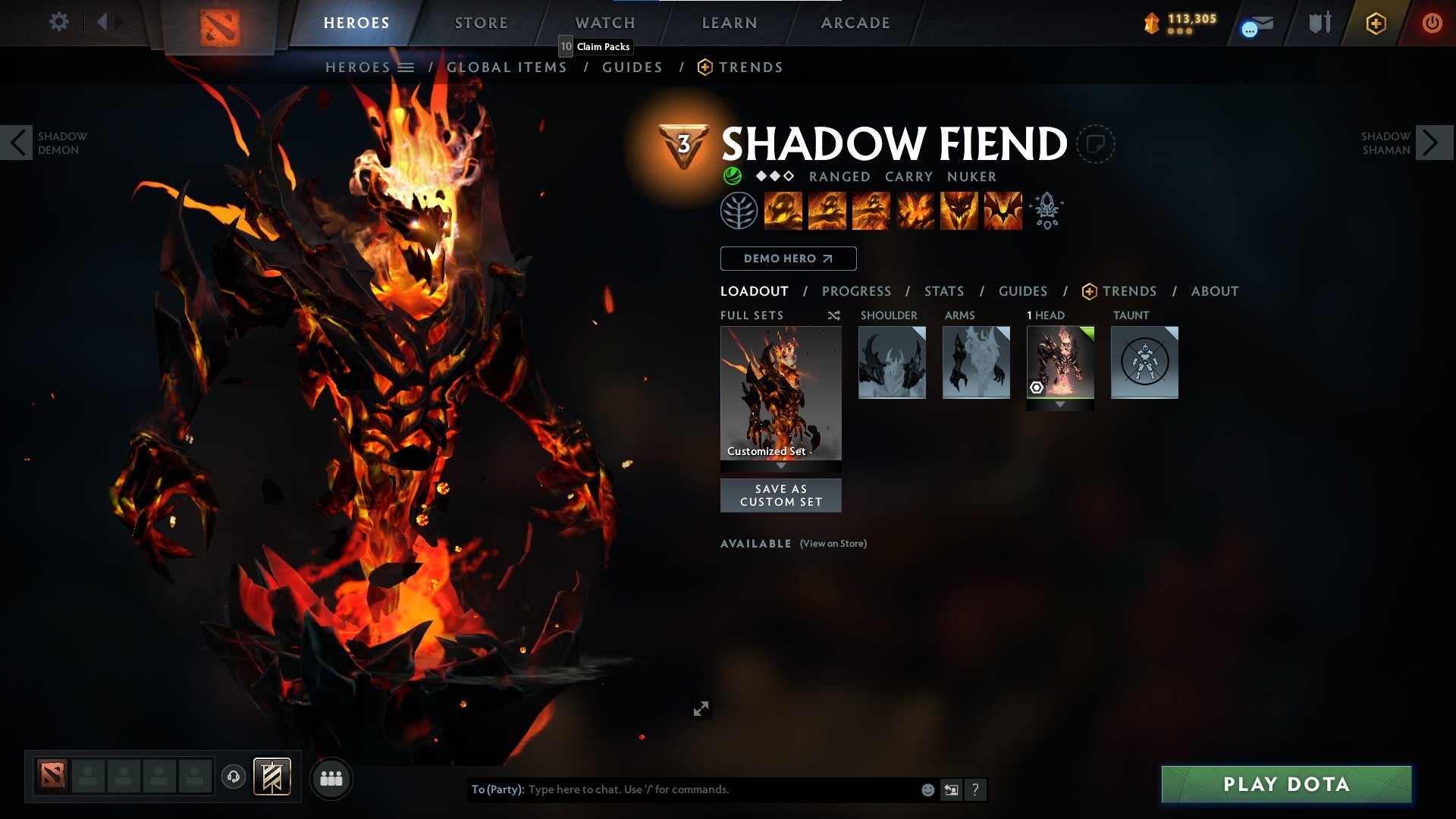The height and width of the screenshot is (819, 1456).
Task: Click the PLAY DOTA button
Action: coord(1285,785)
